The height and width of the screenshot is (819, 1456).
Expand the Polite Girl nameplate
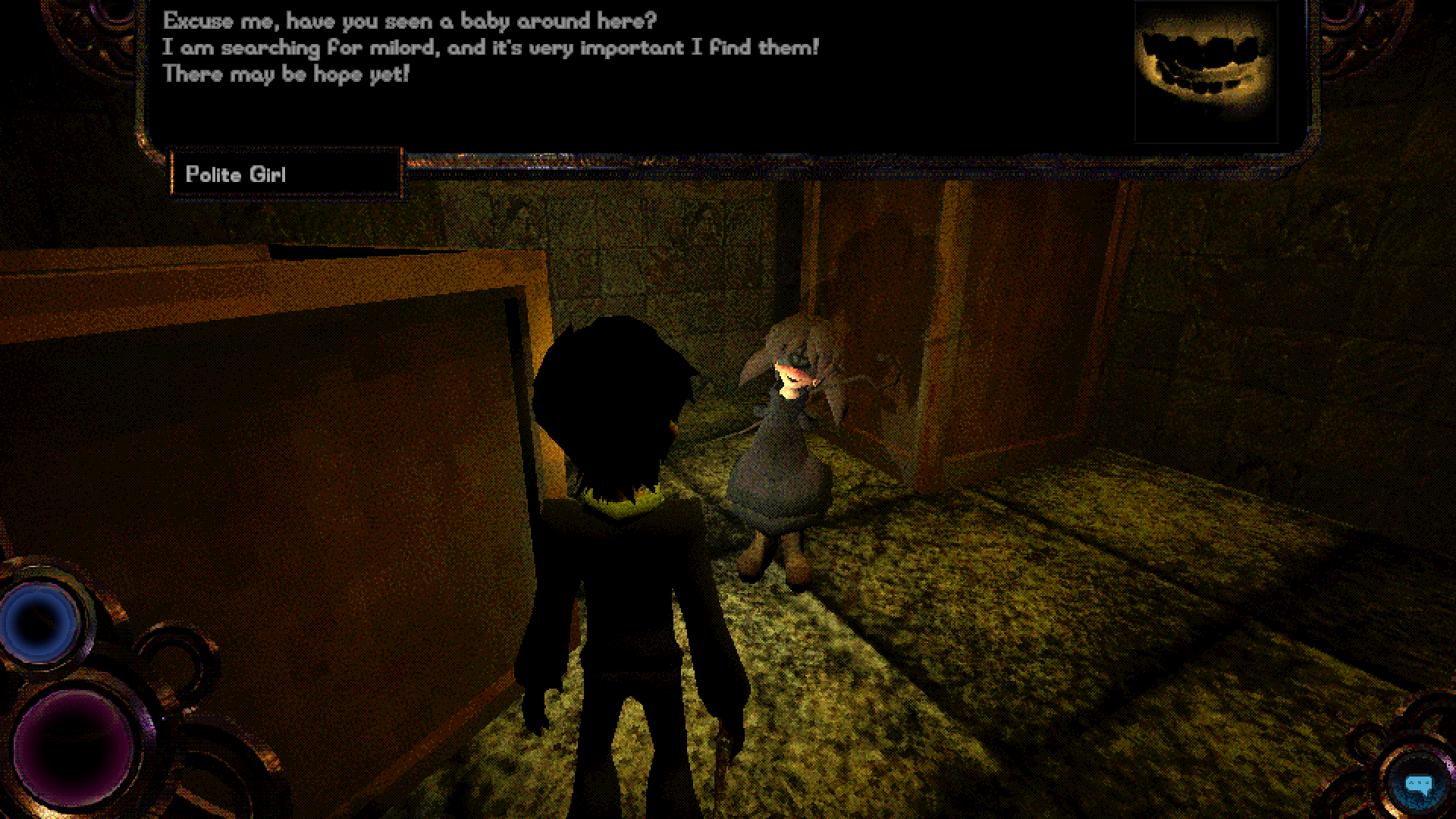pos(286,174)
